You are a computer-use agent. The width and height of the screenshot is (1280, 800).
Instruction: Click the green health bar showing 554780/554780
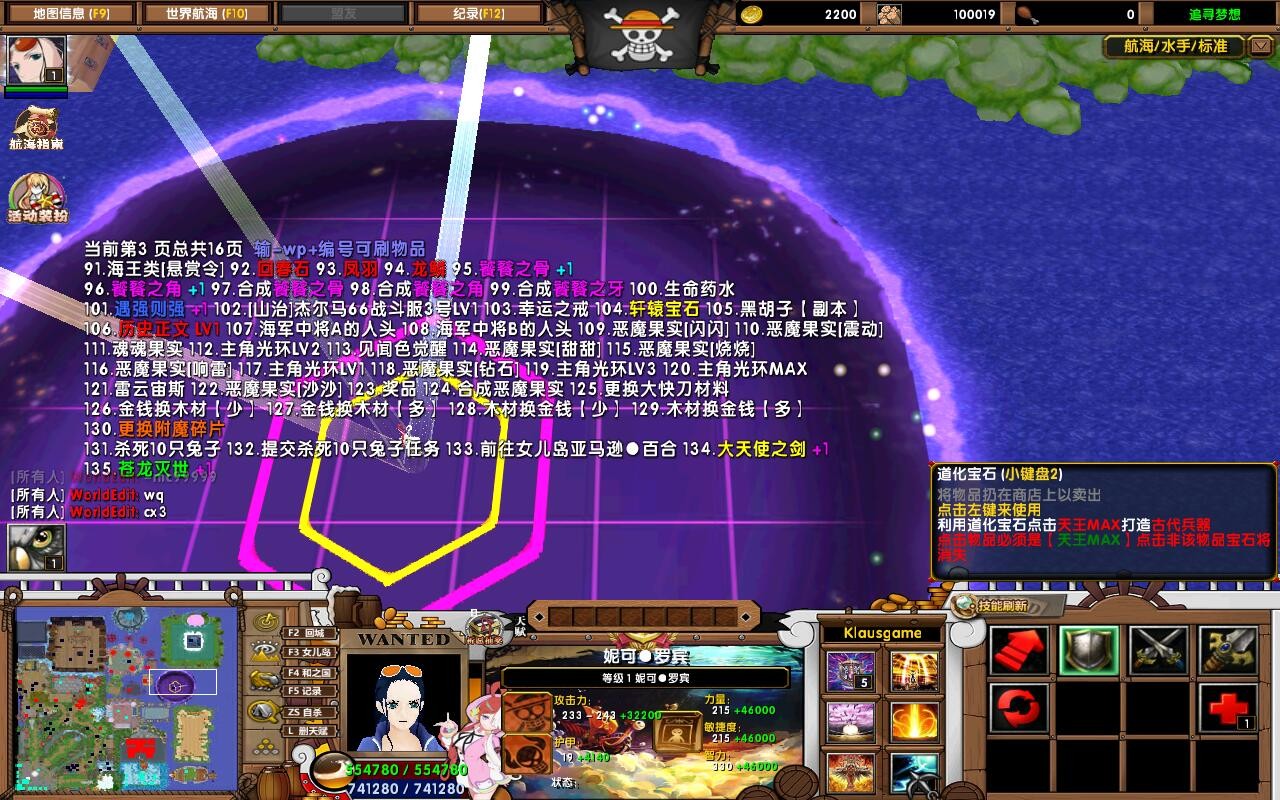[405, 771]
